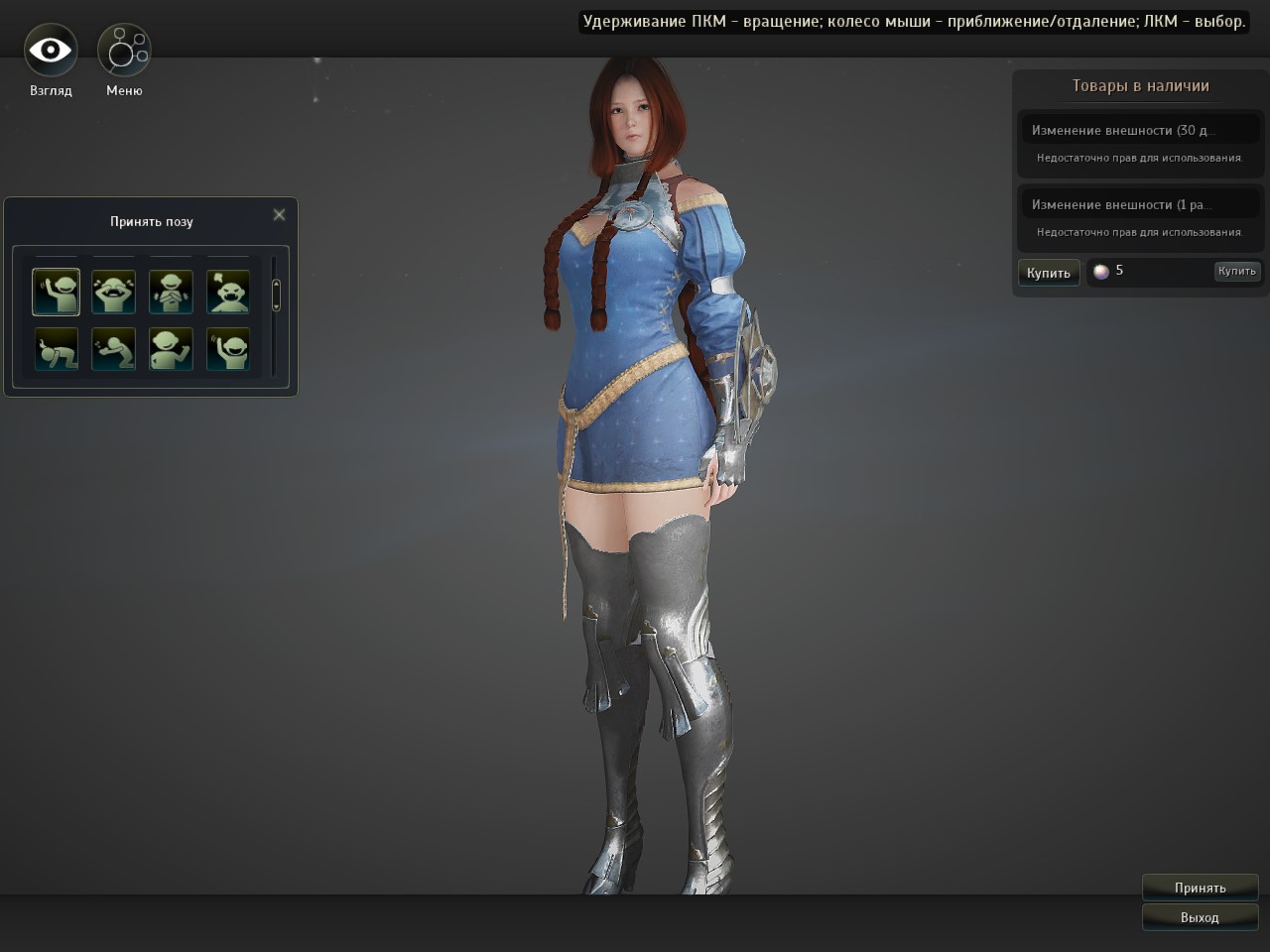Select the waving hand pose icon
The image size is (1270, 952).
[56, 292]
